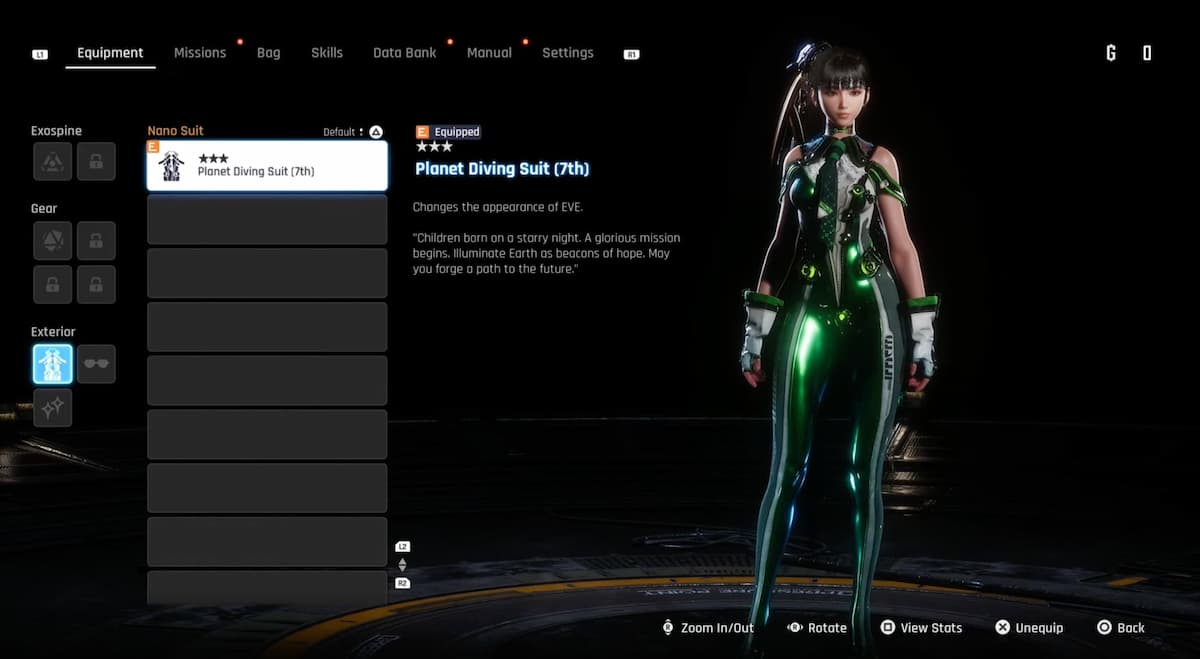Change the Default sort order
The image size is (1200, 659).
click(x=353, y=132)
